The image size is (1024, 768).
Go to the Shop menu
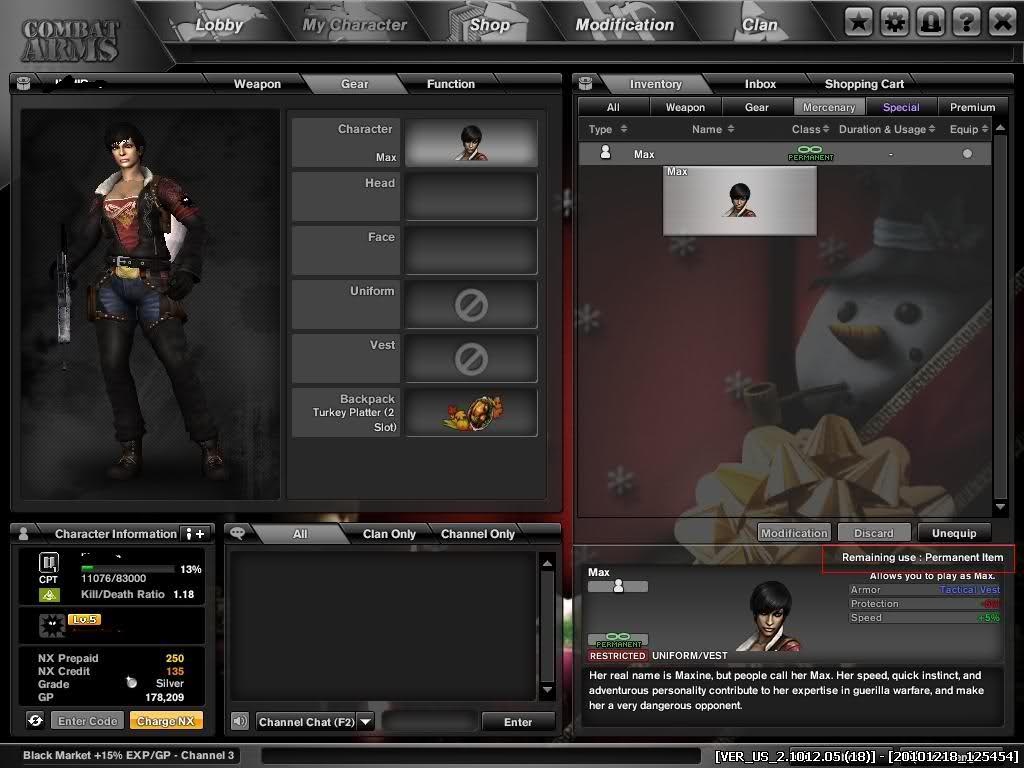point(489,25)
